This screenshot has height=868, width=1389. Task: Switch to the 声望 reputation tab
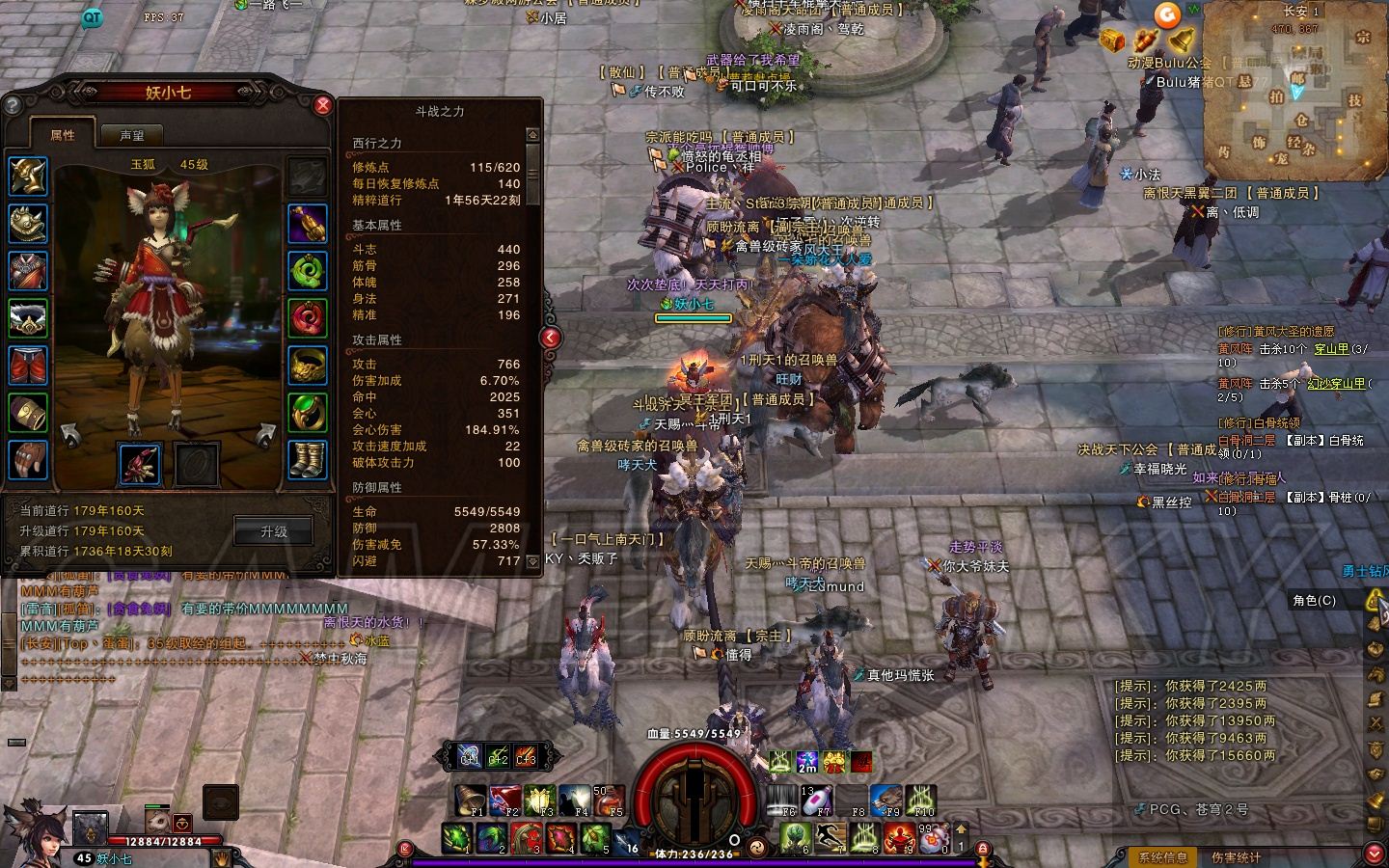pos(131,136)
